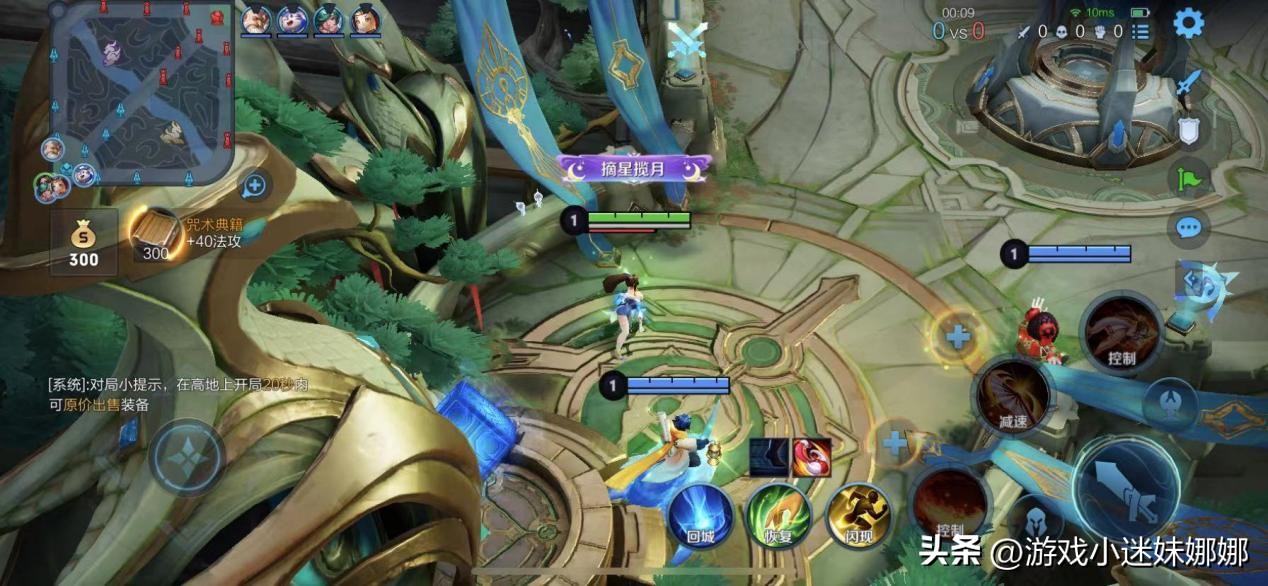Viewport: 1268px width, 586px height.
Task: Open the shop via the 300 gold bag
Action: 84,241
